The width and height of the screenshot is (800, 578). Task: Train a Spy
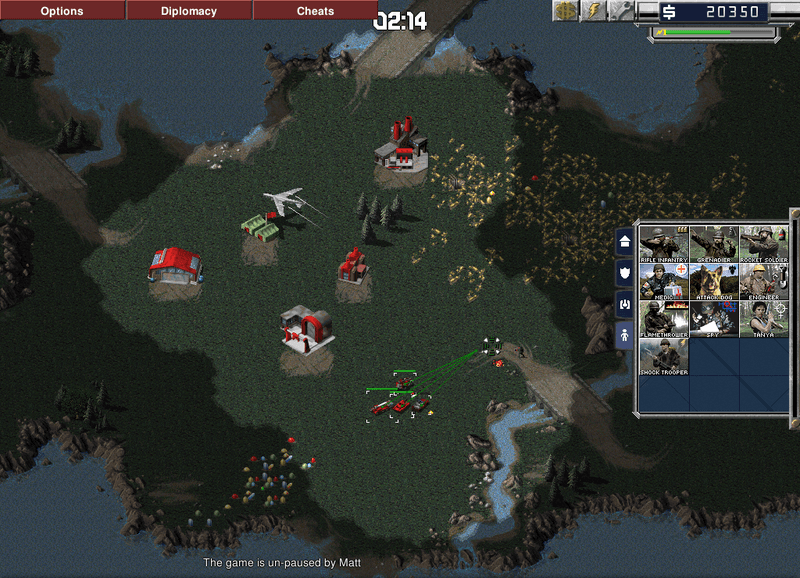(x=714, y=320)
